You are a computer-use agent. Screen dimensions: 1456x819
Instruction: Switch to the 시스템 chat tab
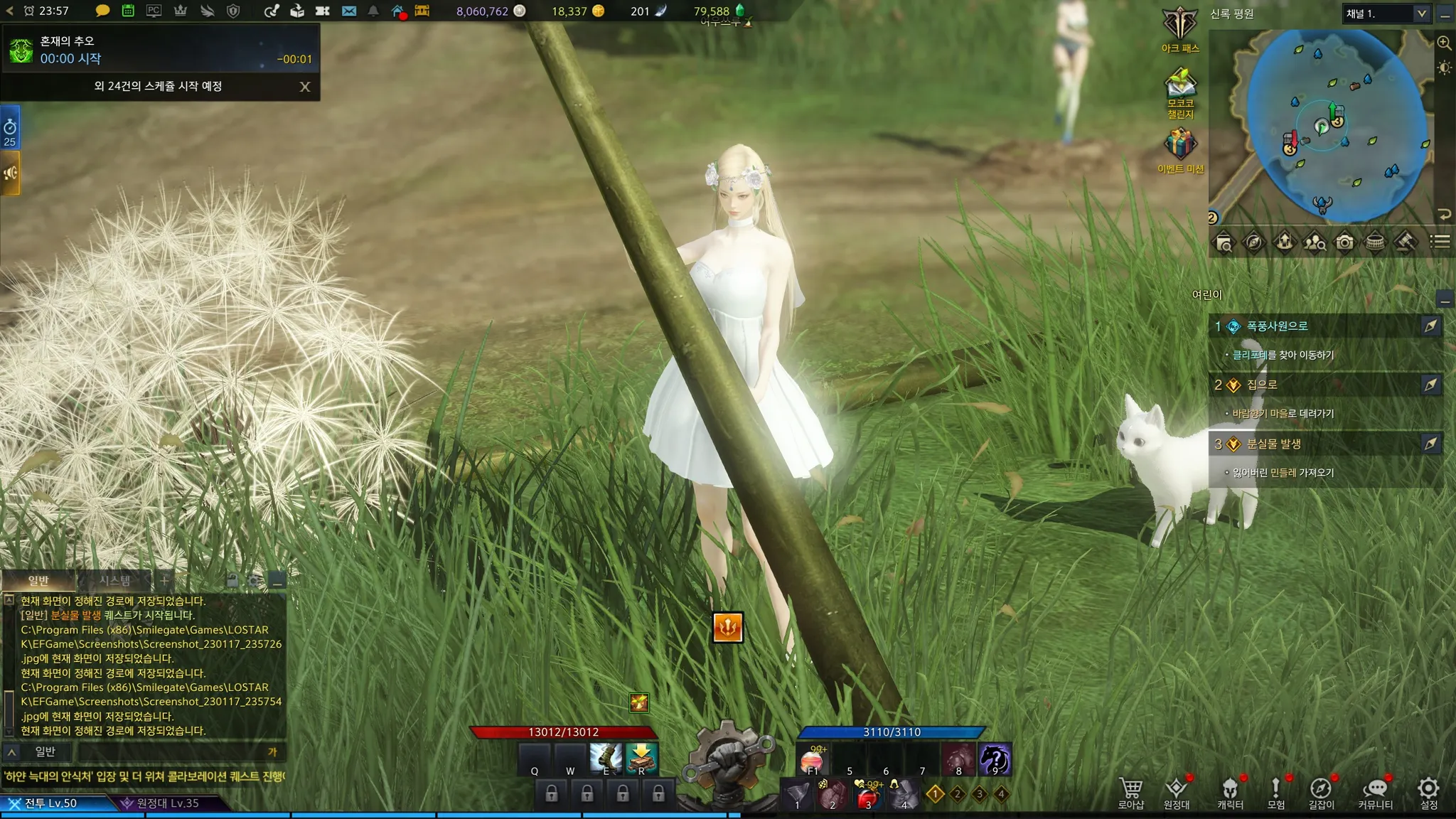point(114,580)
